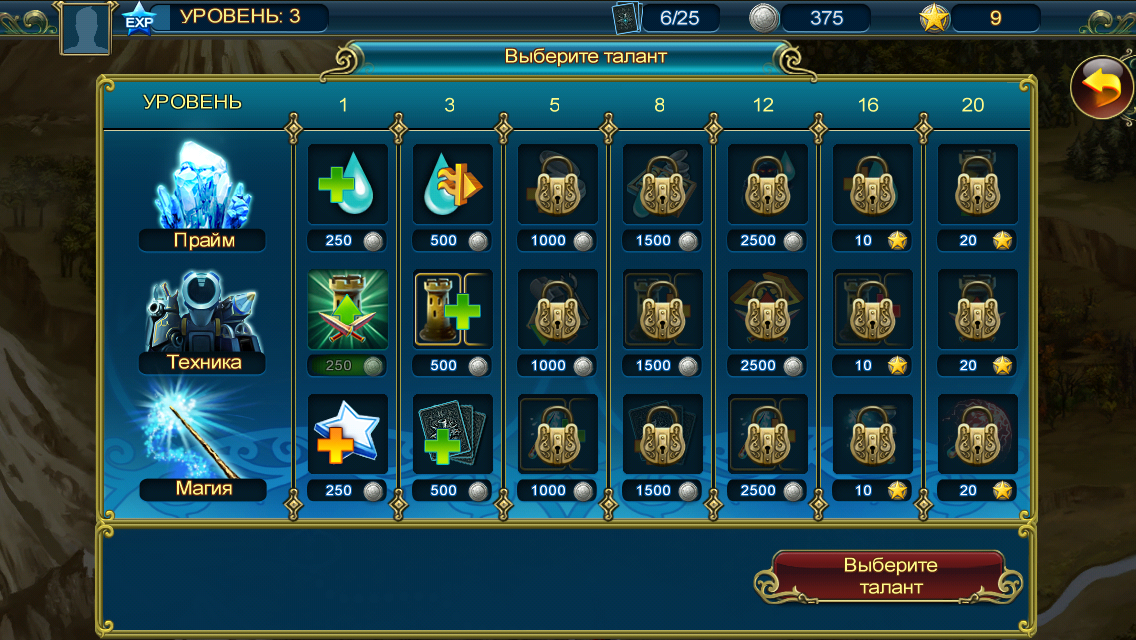Choose the water drop with orange arrow talent
The image size is (1136, 640).
click(x=452, y=183)
